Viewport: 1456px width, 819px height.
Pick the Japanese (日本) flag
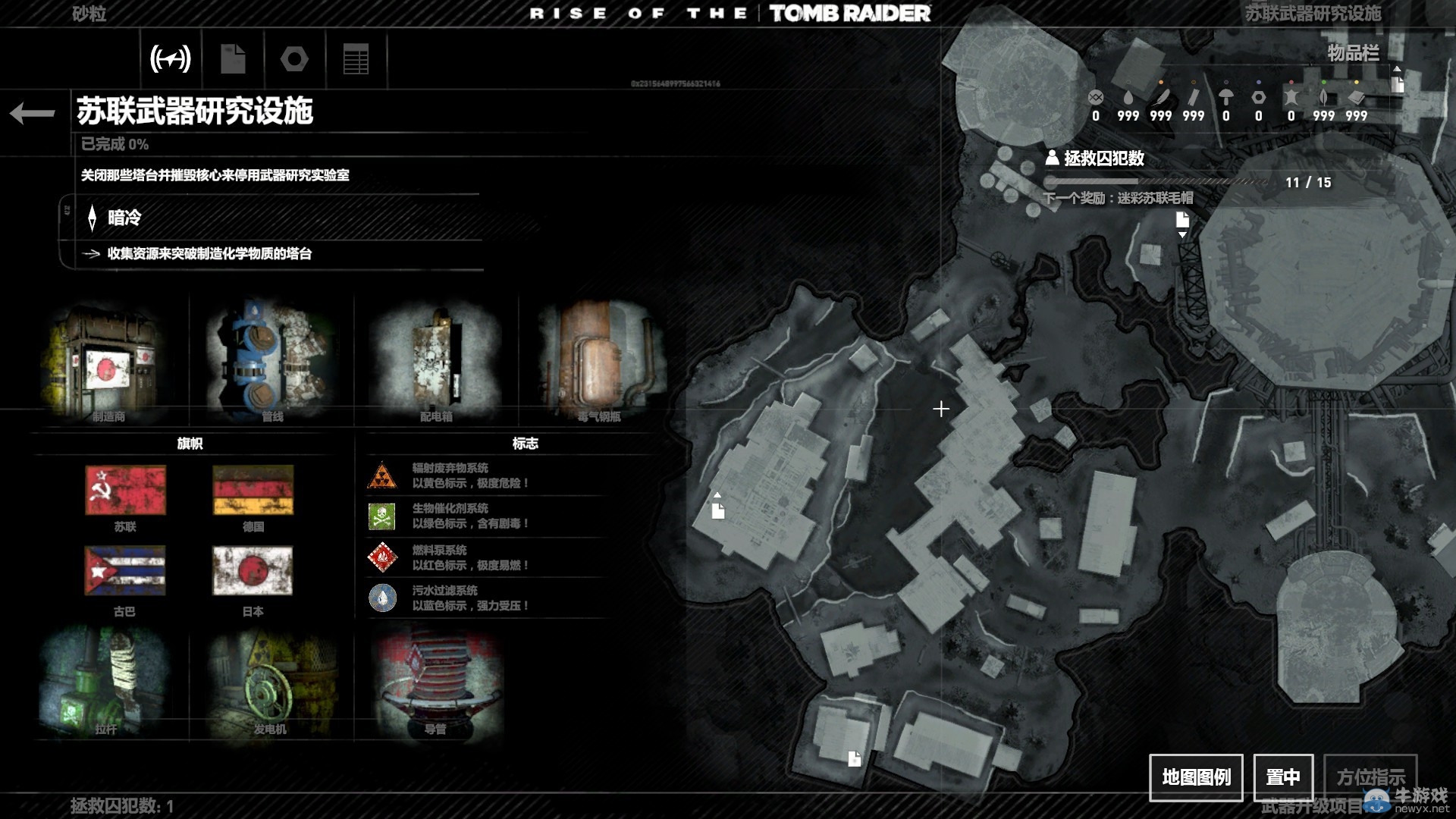pos(253,571)
